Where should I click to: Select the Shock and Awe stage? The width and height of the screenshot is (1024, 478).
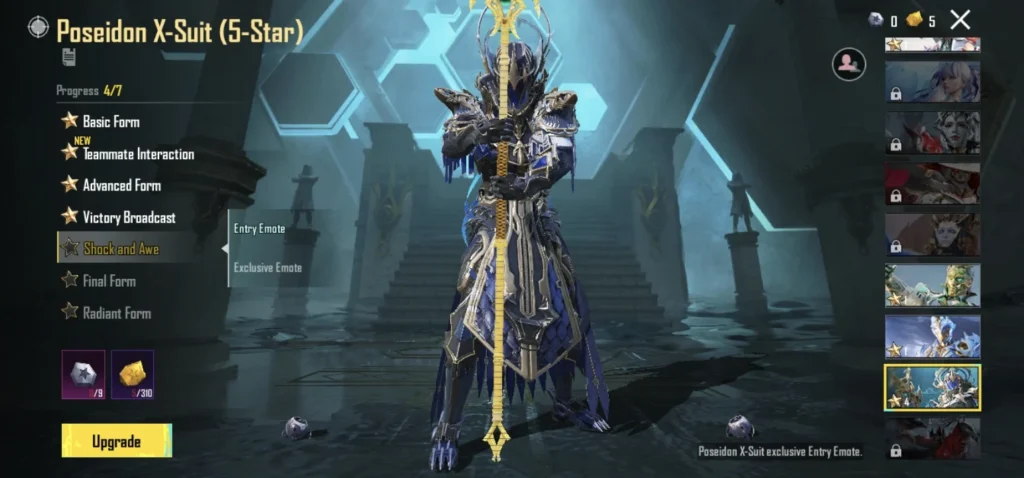click(x=120, y=249)
